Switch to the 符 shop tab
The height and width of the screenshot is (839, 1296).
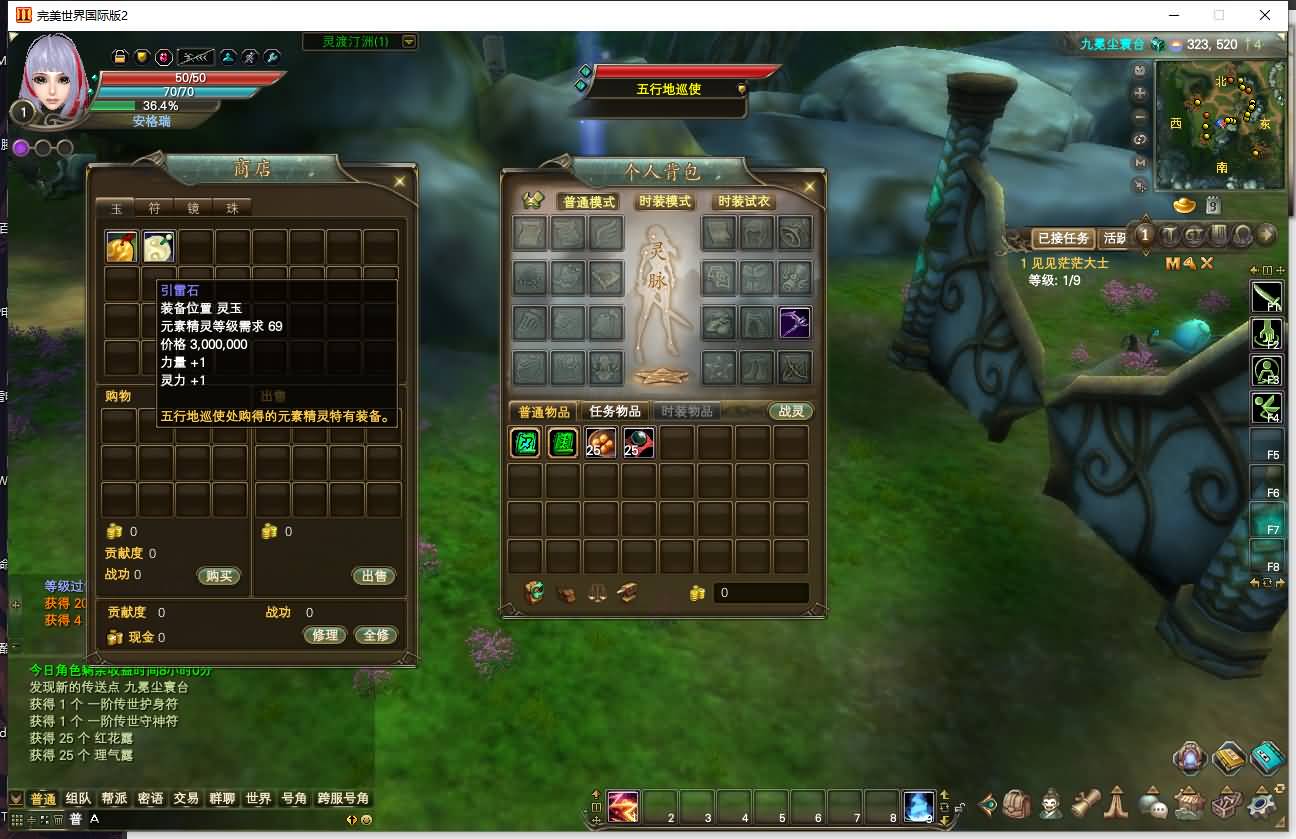point(154,208)
